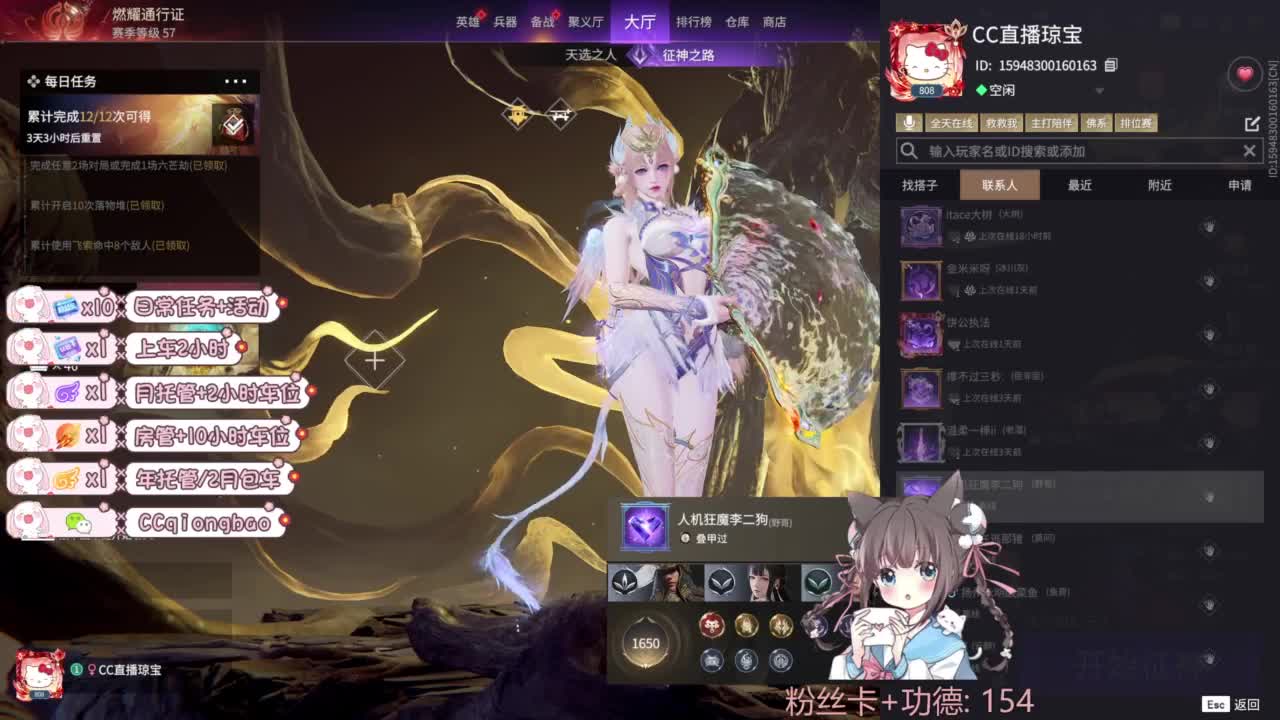Open the search magnifier in friend panel
This screenshot has width=1280, height=720.
pyautogui.click(x=908, y=150)
